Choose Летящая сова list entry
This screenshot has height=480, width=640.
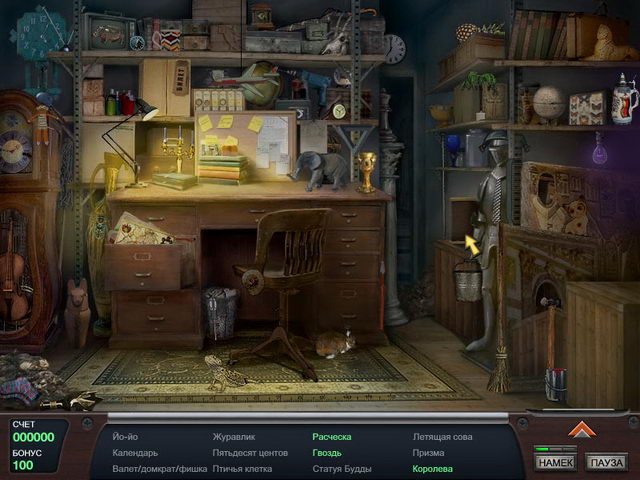[x=443, y=437]
